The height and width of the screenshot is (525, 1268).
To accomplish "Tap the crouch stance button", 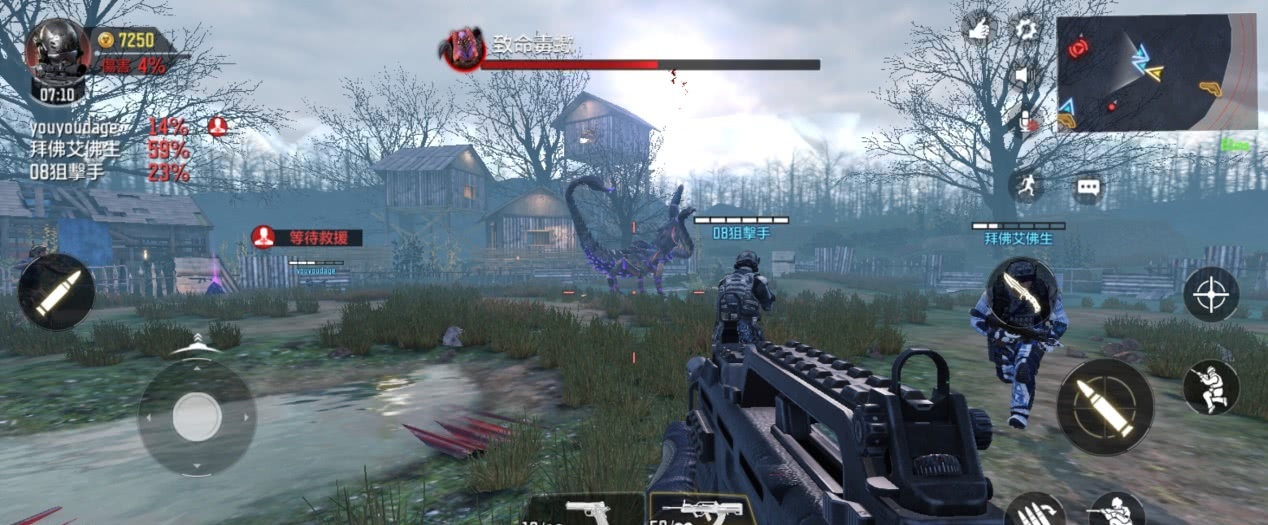I will coord(1211,388).
